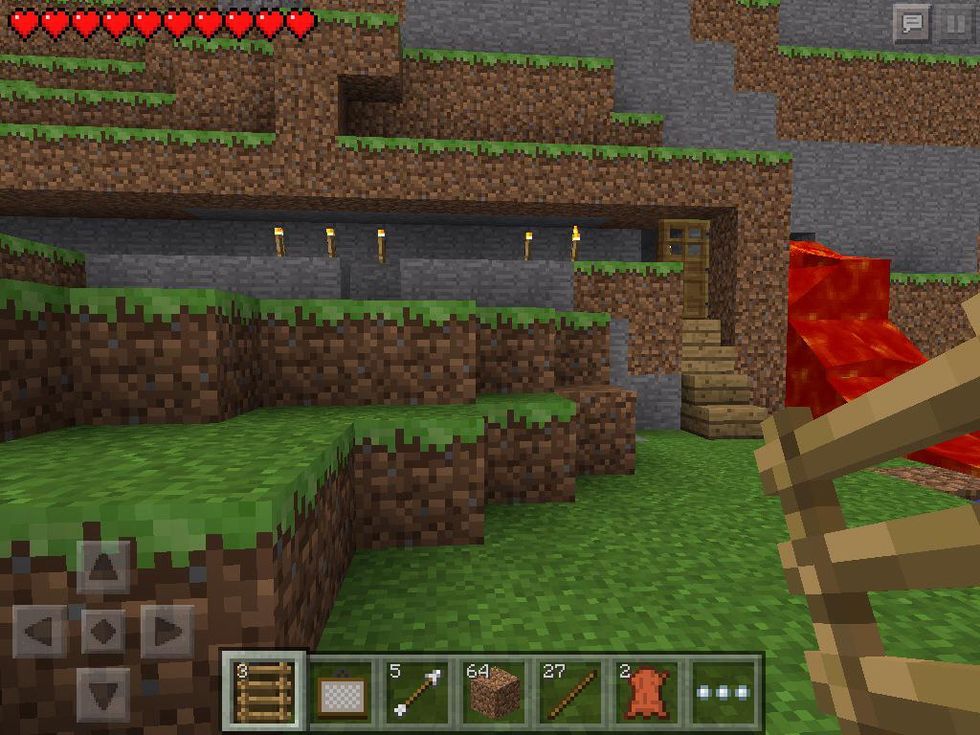Tap the center jump button on the d-pad
980x735 pixels.
pyautogui.click(x=103, y=631)
